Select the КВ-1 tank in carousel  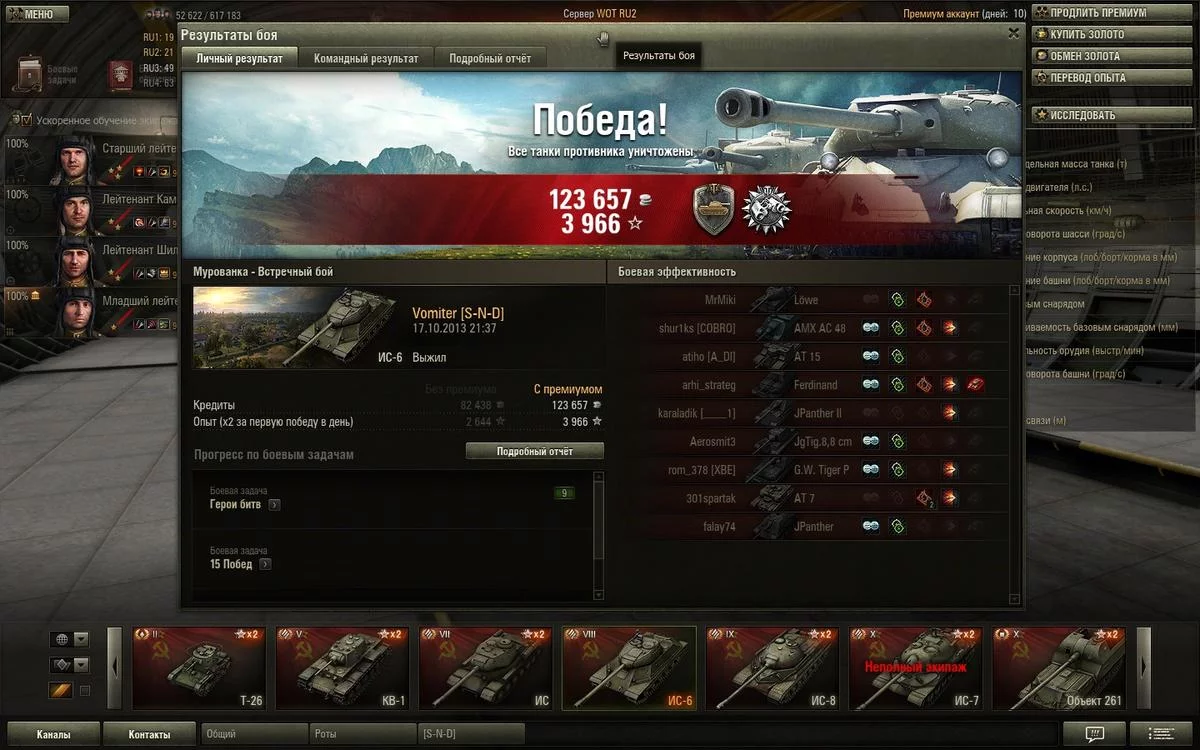click(342, 668)
